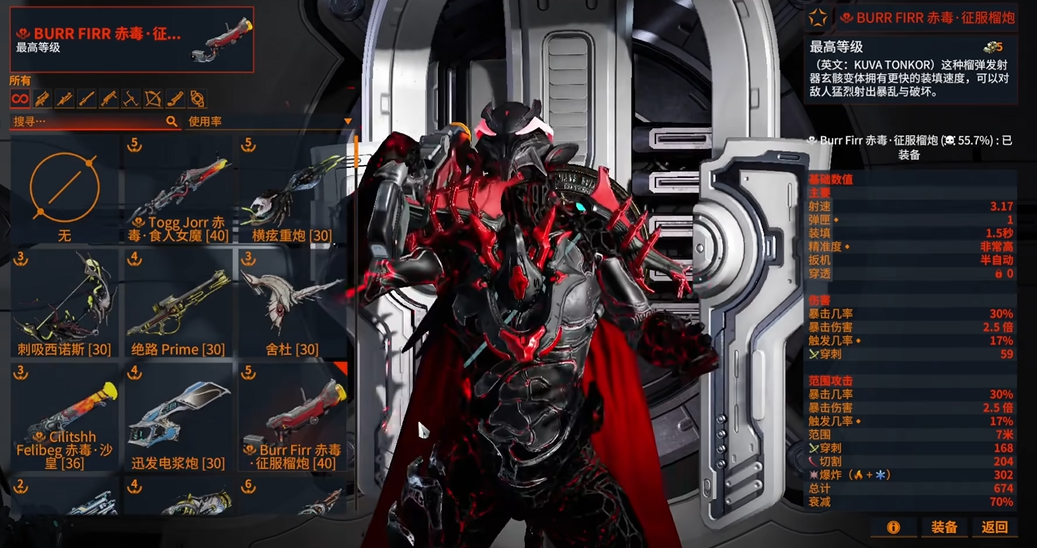Viewport: 1037px width, 548px height.
Task: Open the weapon info button
Action: point(893,527)
